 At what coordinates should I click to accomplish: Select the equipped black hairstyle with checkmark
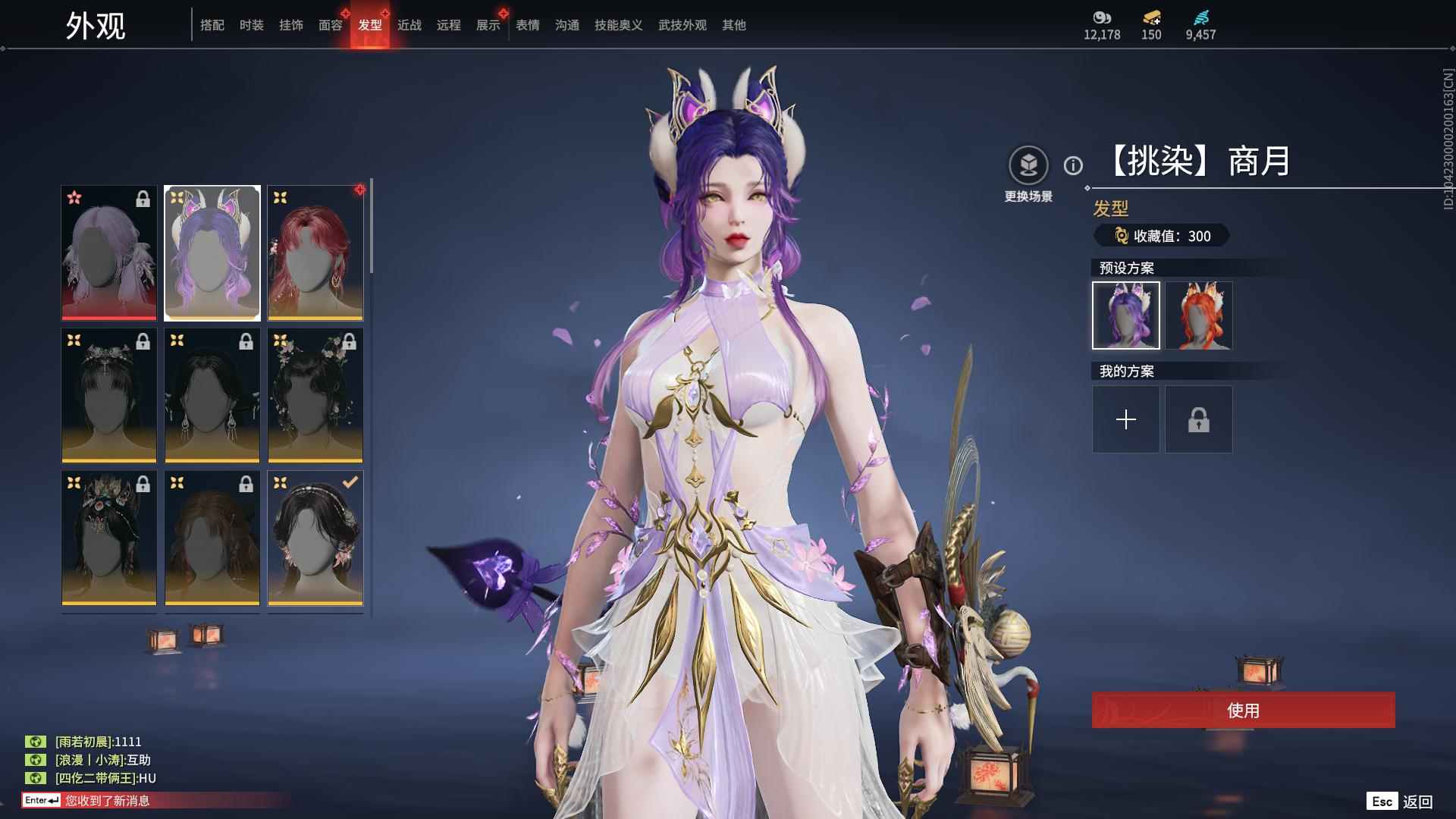[315, 538]
